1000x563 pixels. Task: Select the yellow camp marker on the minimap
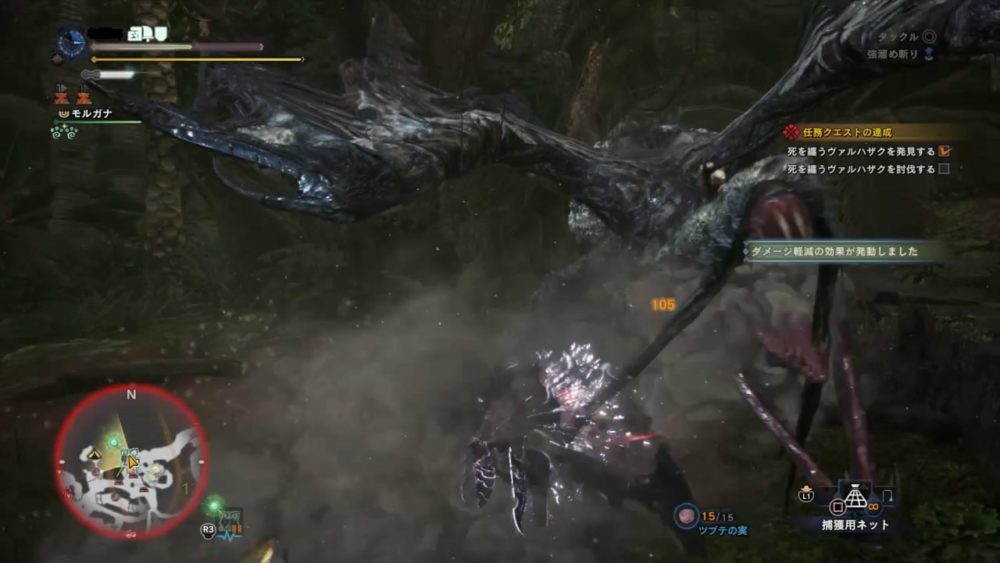[95, 453]
